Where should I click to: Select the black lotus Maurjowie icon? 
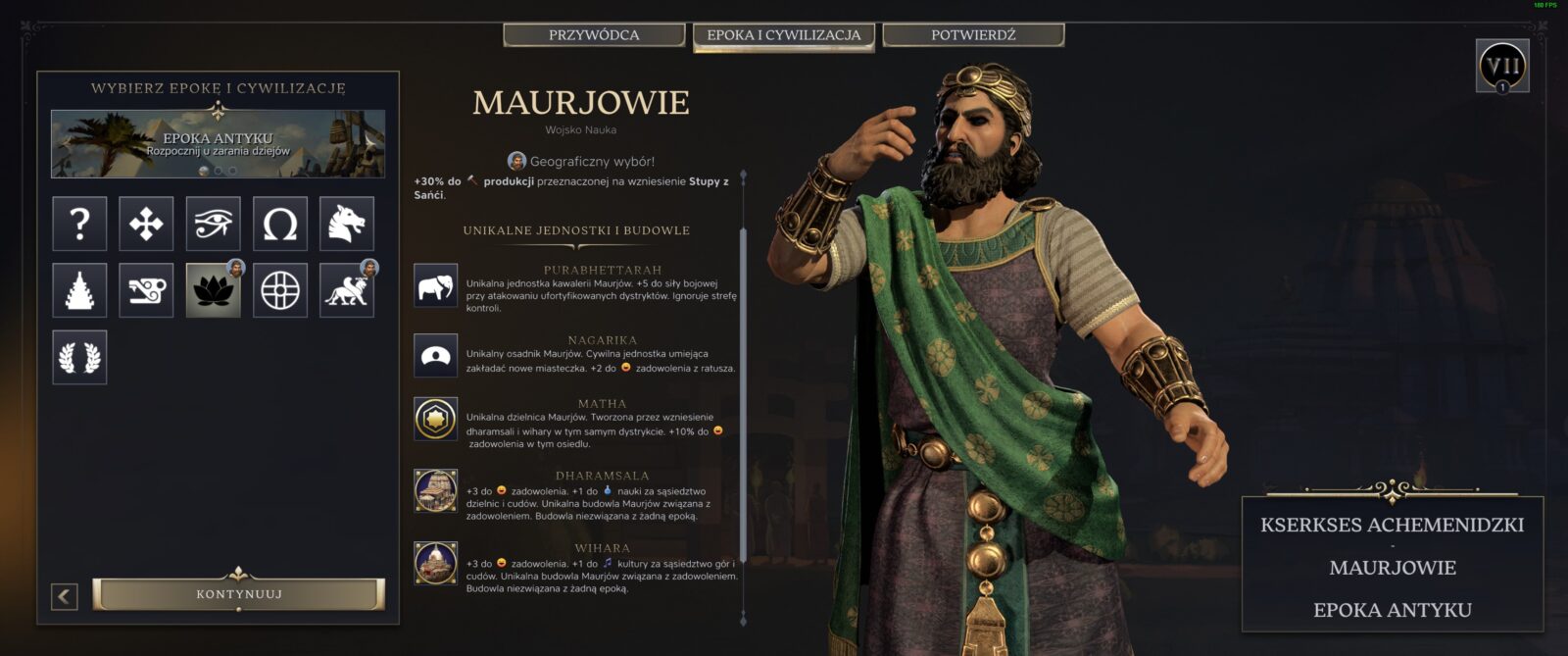point(214,290)
